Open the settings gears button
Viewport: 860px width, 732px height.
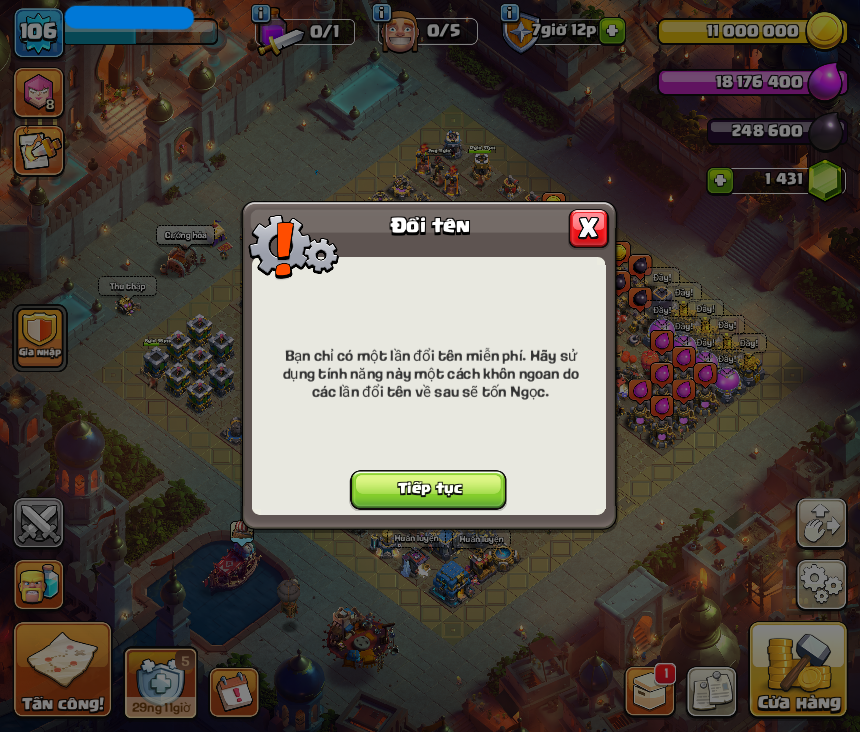click(821, 583)
